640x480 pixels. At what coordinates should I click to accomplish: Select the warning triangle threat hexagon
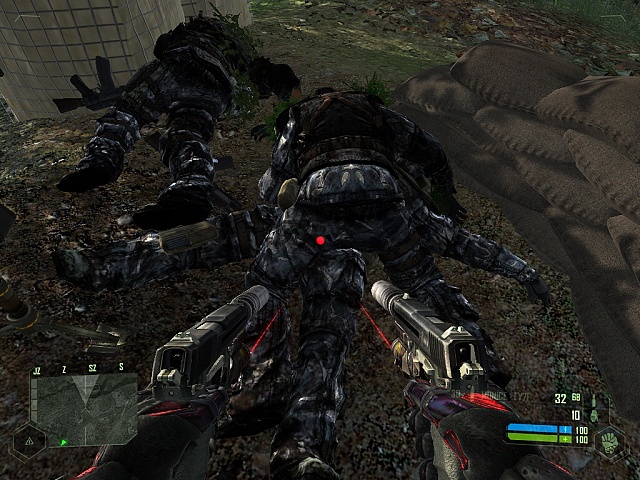[28, 439]
